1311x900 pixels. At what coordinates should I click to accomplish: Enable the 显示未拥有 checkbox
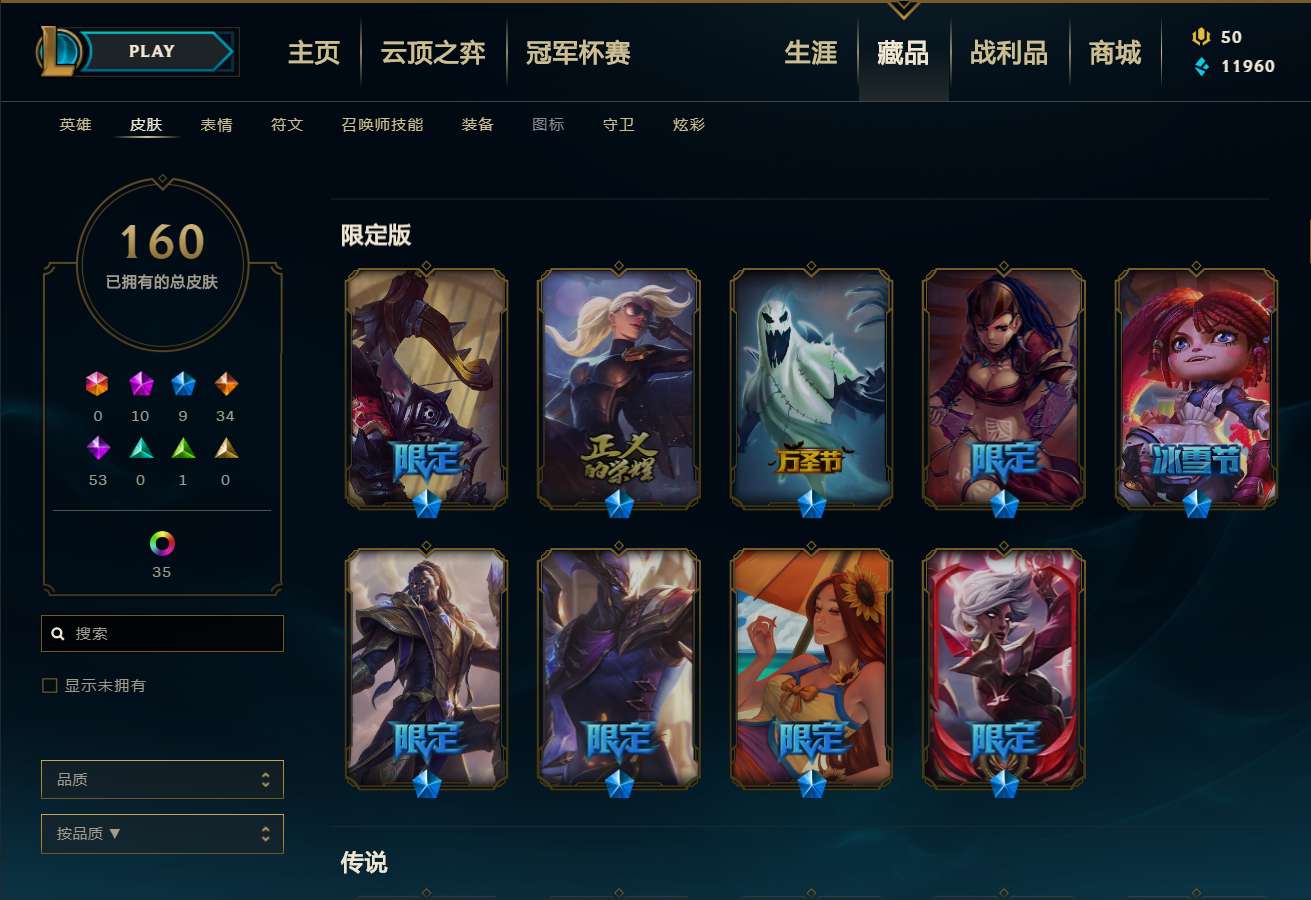pyautogui.click(x=48, y=685)
